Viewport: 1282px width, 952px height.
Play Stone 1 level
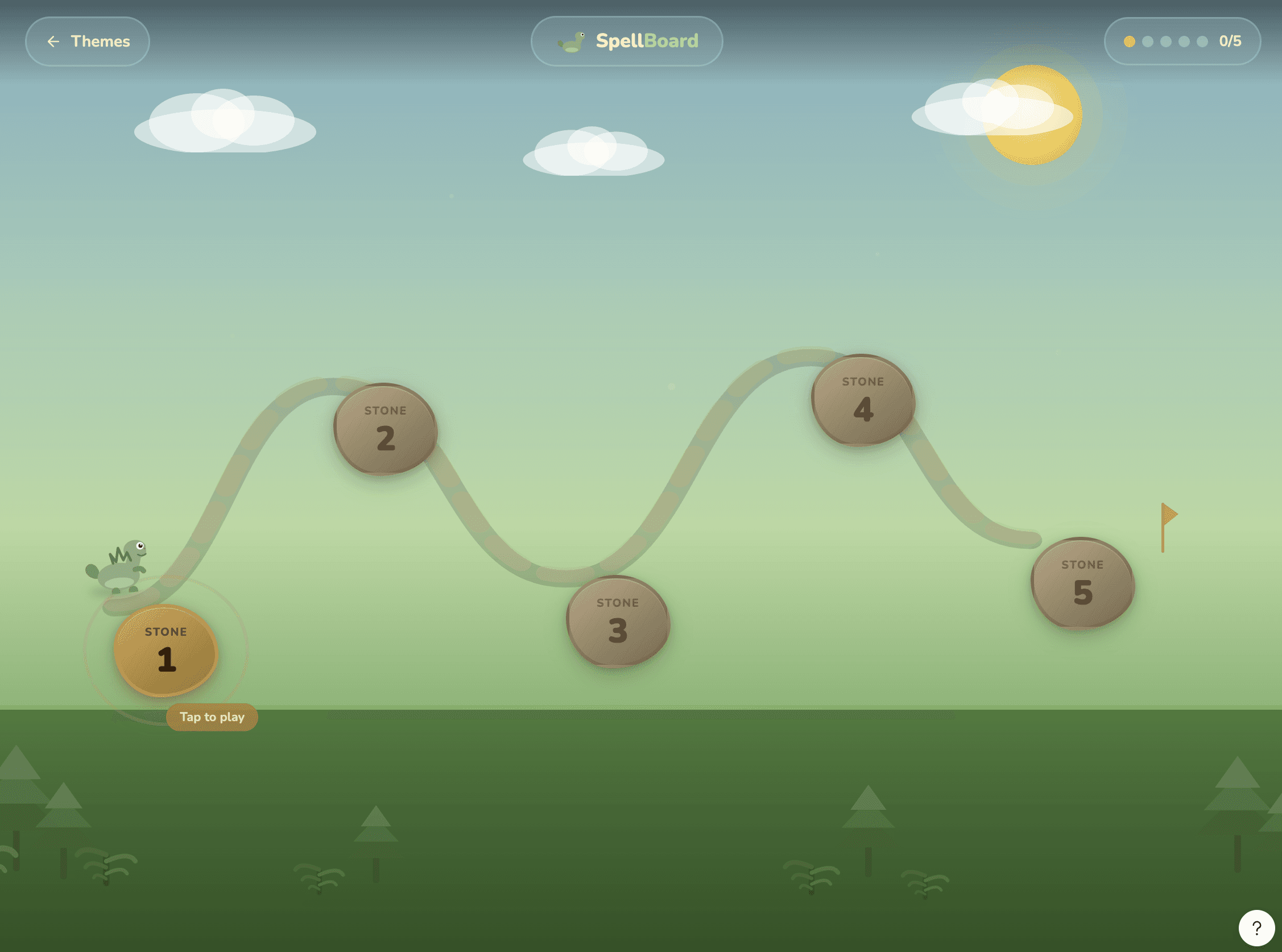tap(166, 651)
